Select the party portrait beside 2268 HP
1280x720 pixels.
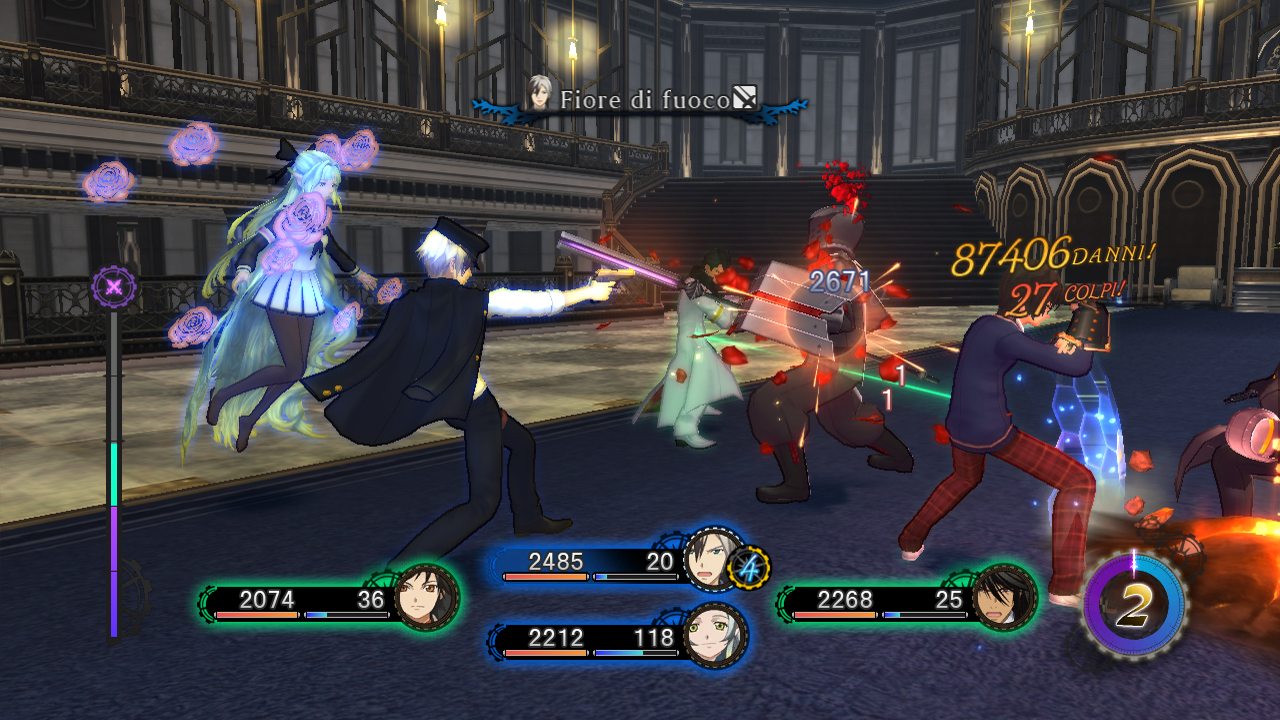[1003, 598]
